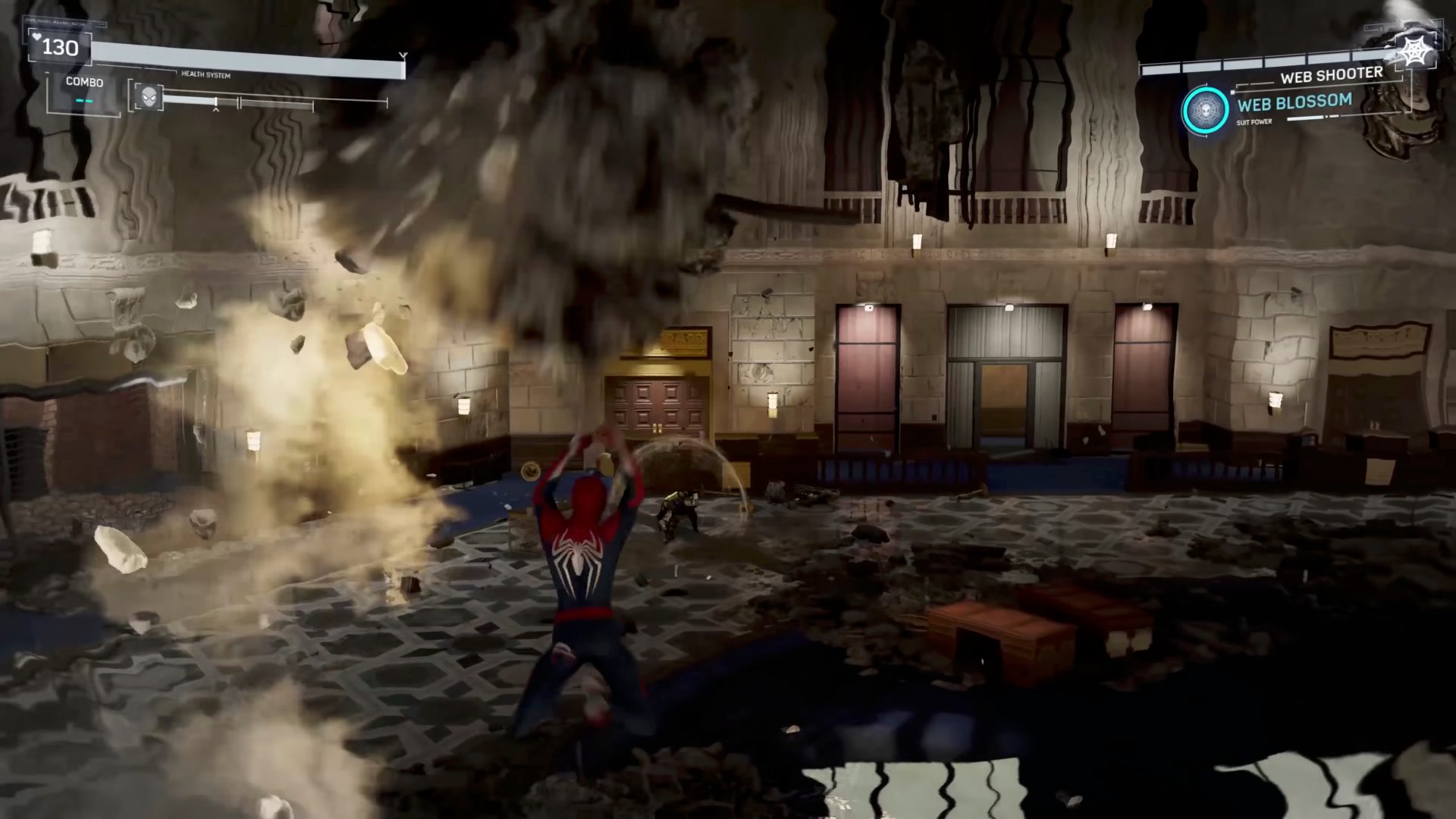This screenshot has width=1456, height=819.
Task: Click the WEB BLOSSOM text link
Action: point(1296,104)
